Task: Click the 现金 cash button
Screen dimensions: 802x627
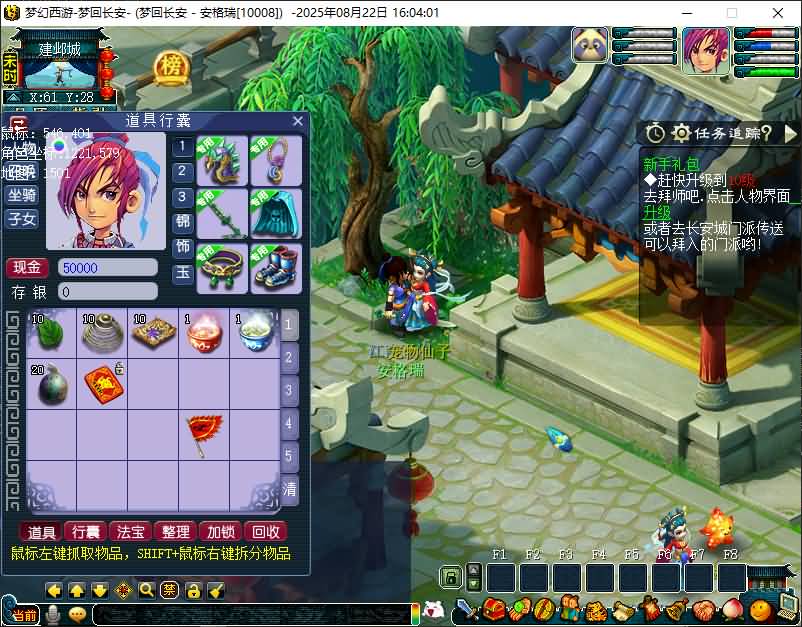Action: coord(27,267)
